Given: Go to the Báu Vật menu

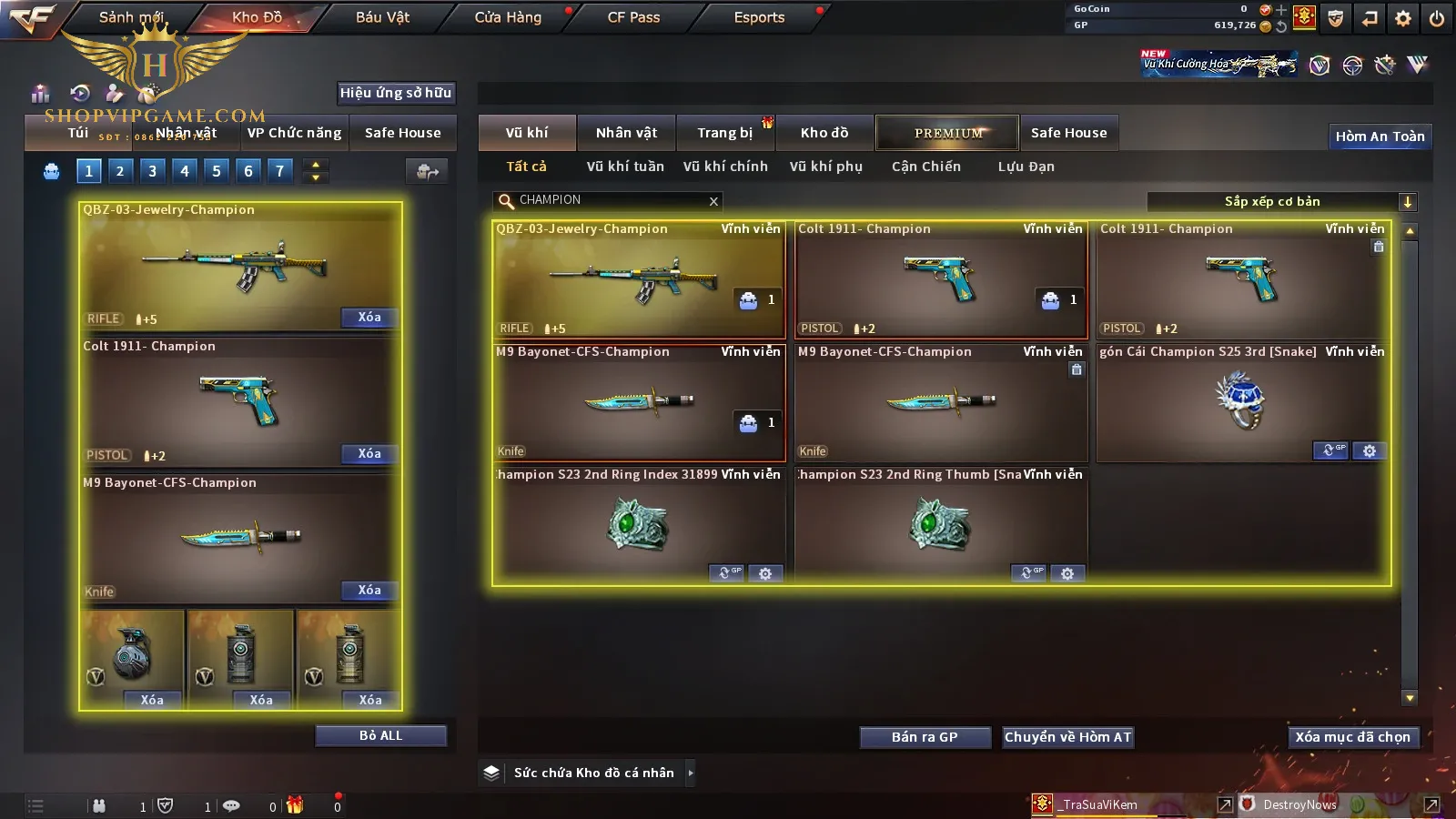Looking at the screenshot, I should (x=382, y=17).
